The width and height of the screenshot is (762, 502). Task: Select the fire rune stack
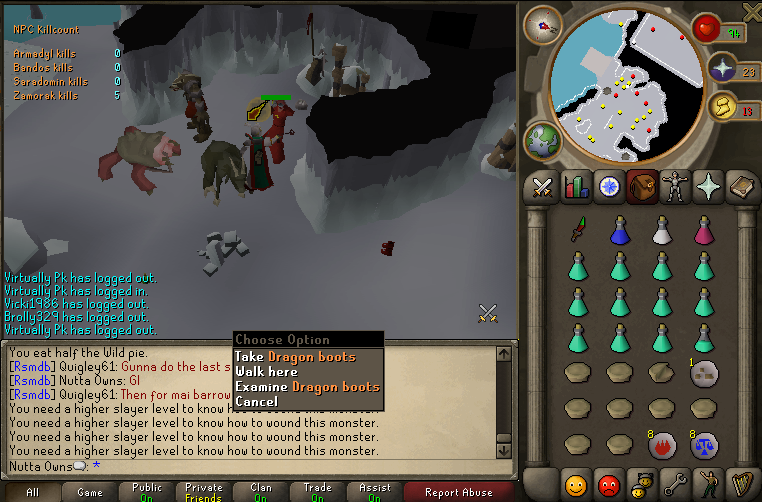661,443
